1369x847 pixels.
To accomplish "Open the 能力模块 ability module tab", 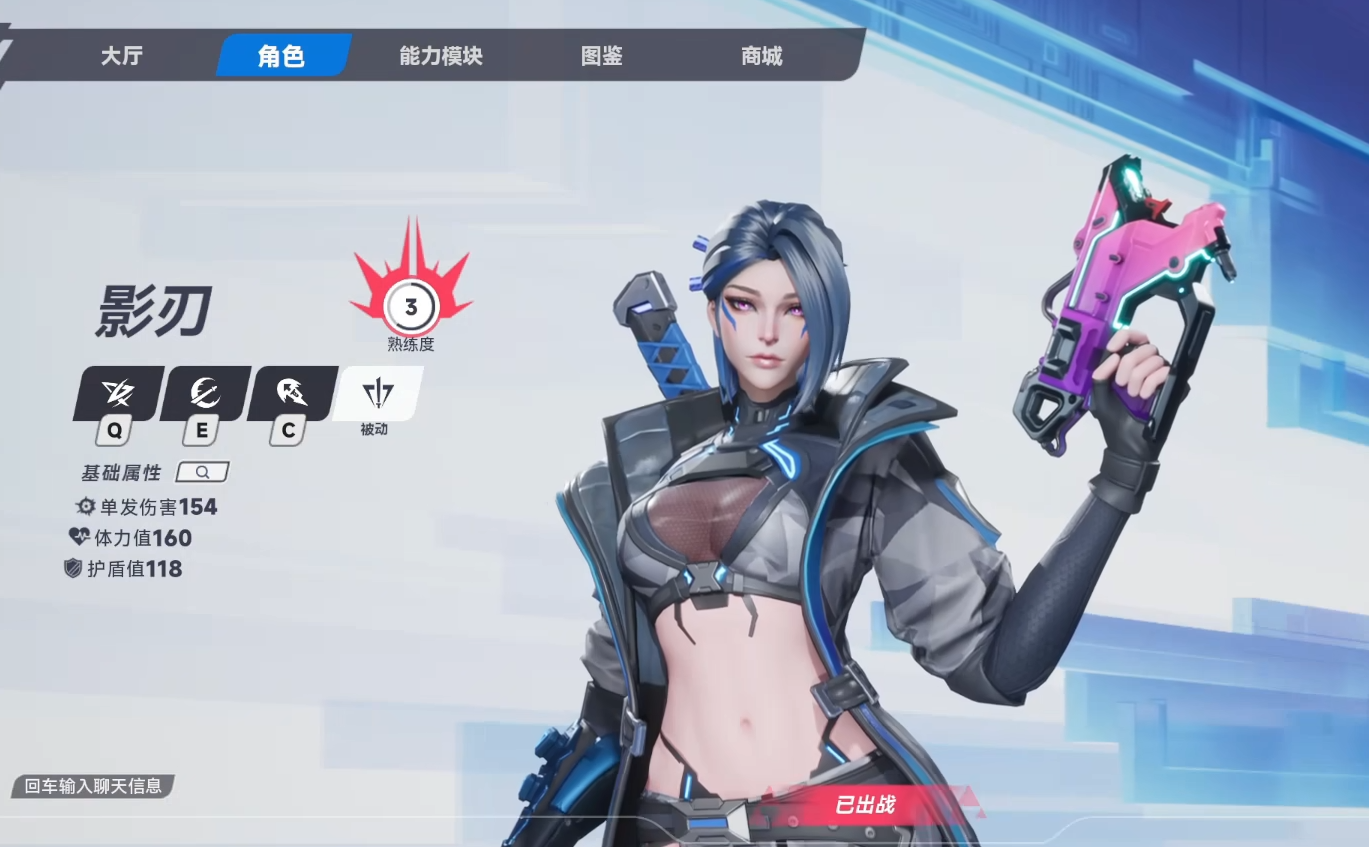I will 440,56.
